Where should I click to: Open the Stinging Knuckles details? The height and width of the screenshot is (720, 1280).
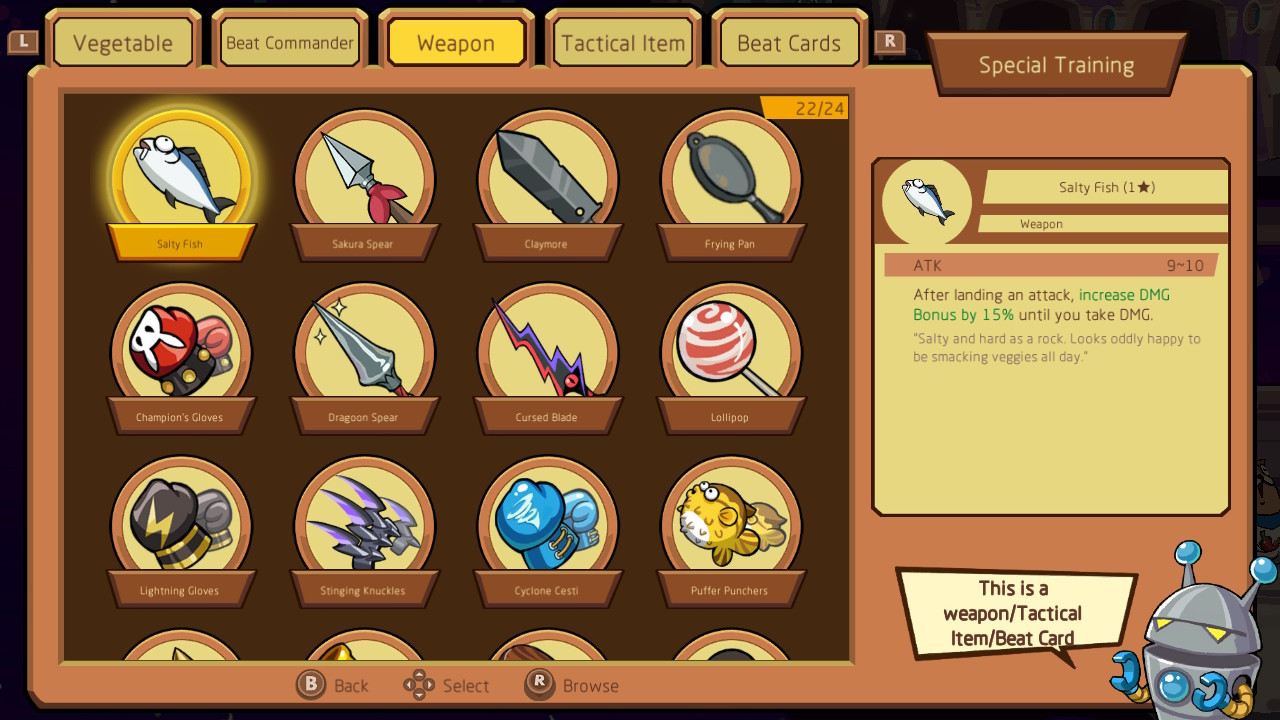coord(364,518)
